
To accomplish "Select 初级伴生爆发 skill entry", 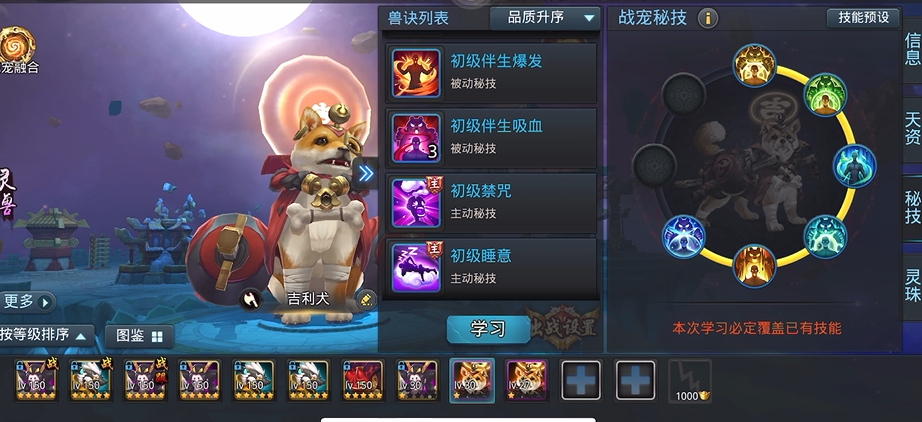I will click(490, 72).
